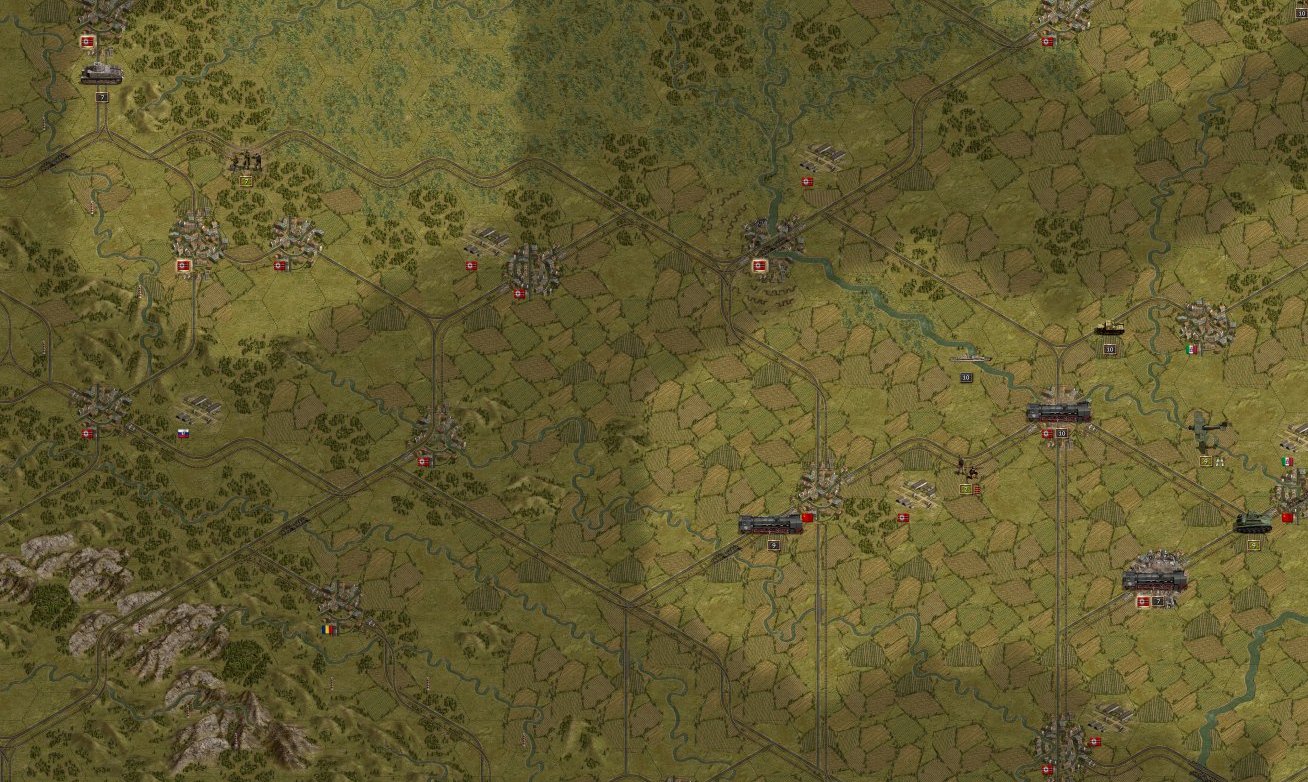
Task: Click the strength 7 badge under the top-left tank
Action: 102,97
